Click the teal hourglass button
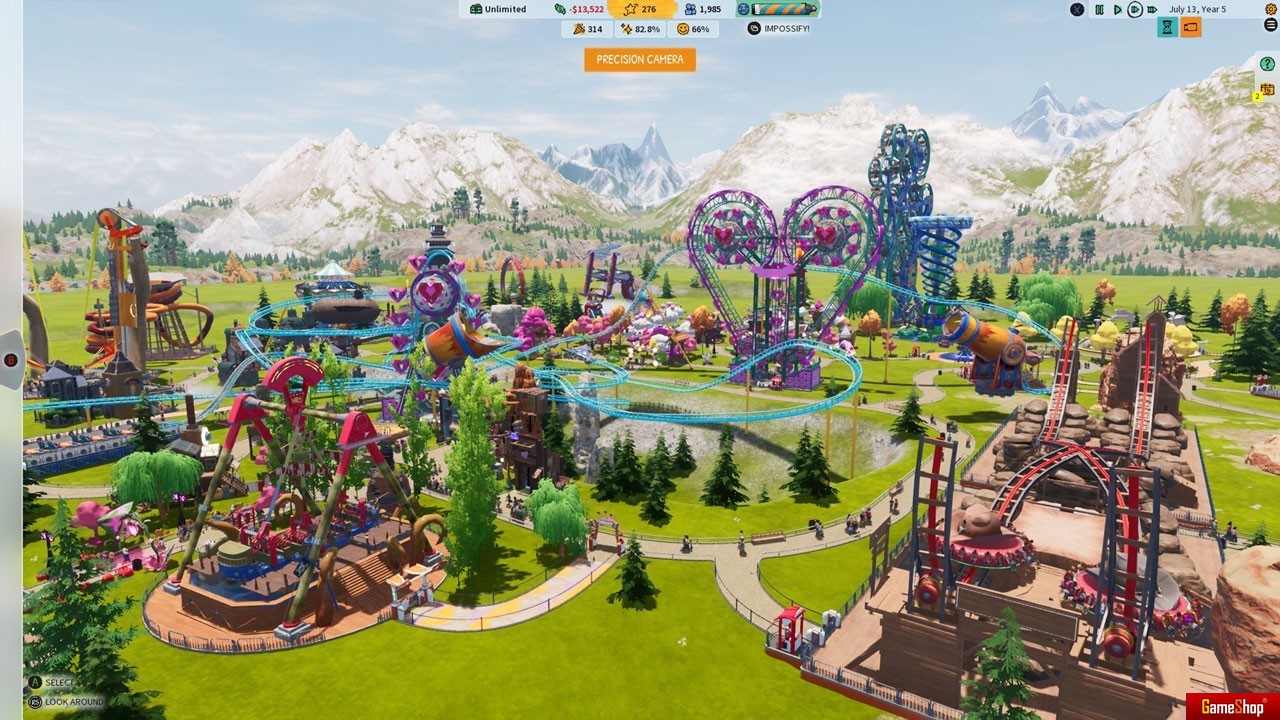This screenshot has height=720, width=1280. (1167, 28)
